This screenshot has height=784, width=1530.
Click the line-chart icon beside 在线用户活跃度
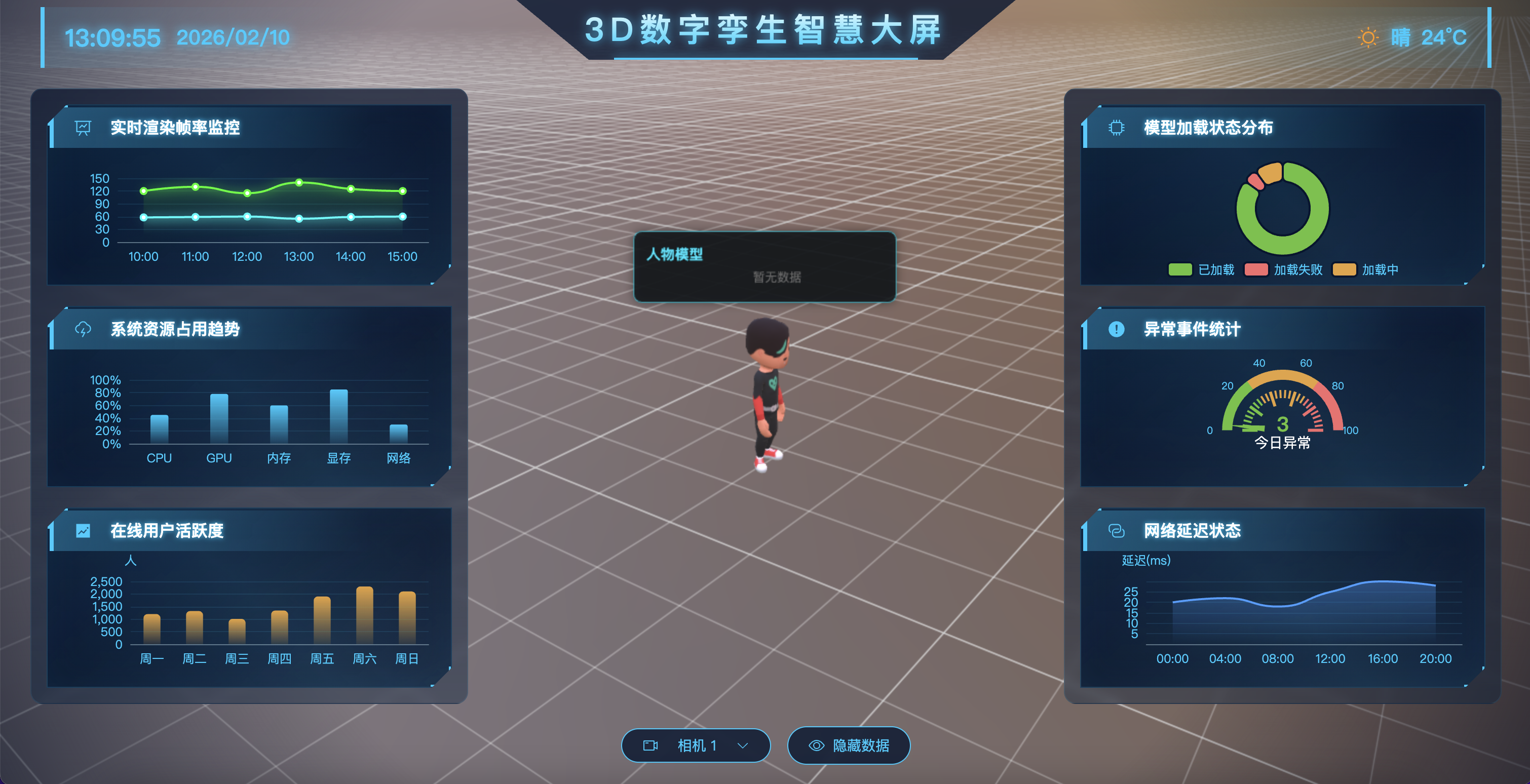tap(83, 530)
